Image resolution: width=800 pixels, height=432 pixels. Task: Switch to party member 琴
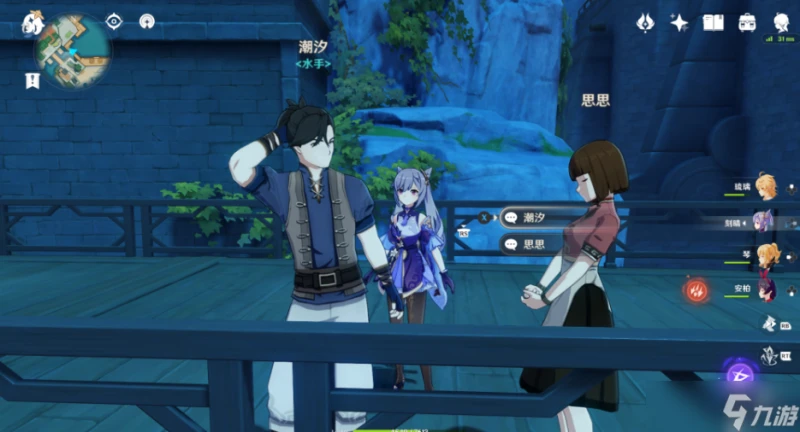click(x=766, y=255)
